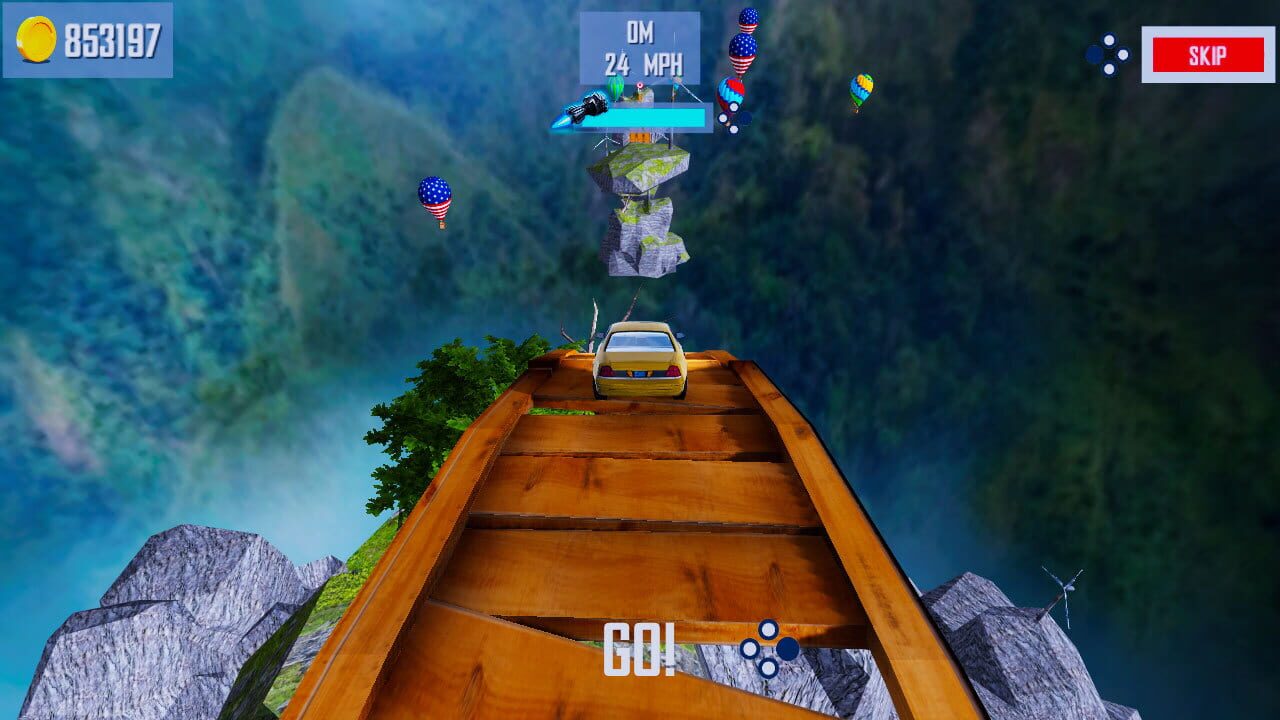Tap the lower circular pad button at screen bottom
This screenshot has height=720, width=1280.
(768, 668)
